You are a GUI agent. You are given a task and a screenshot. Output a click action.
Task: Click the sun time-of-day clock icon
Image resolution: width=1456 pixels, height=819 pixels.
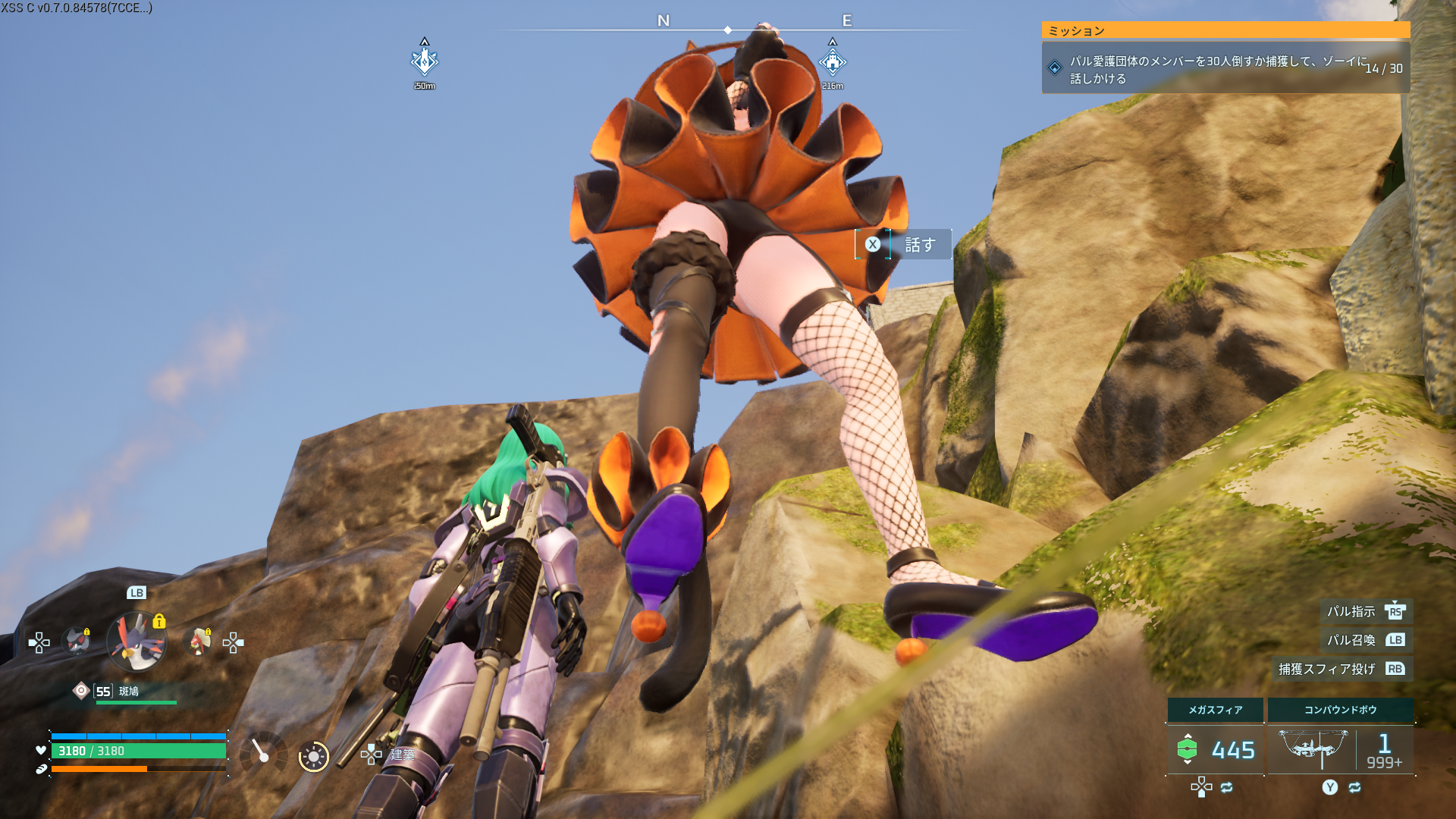(313, 756)
